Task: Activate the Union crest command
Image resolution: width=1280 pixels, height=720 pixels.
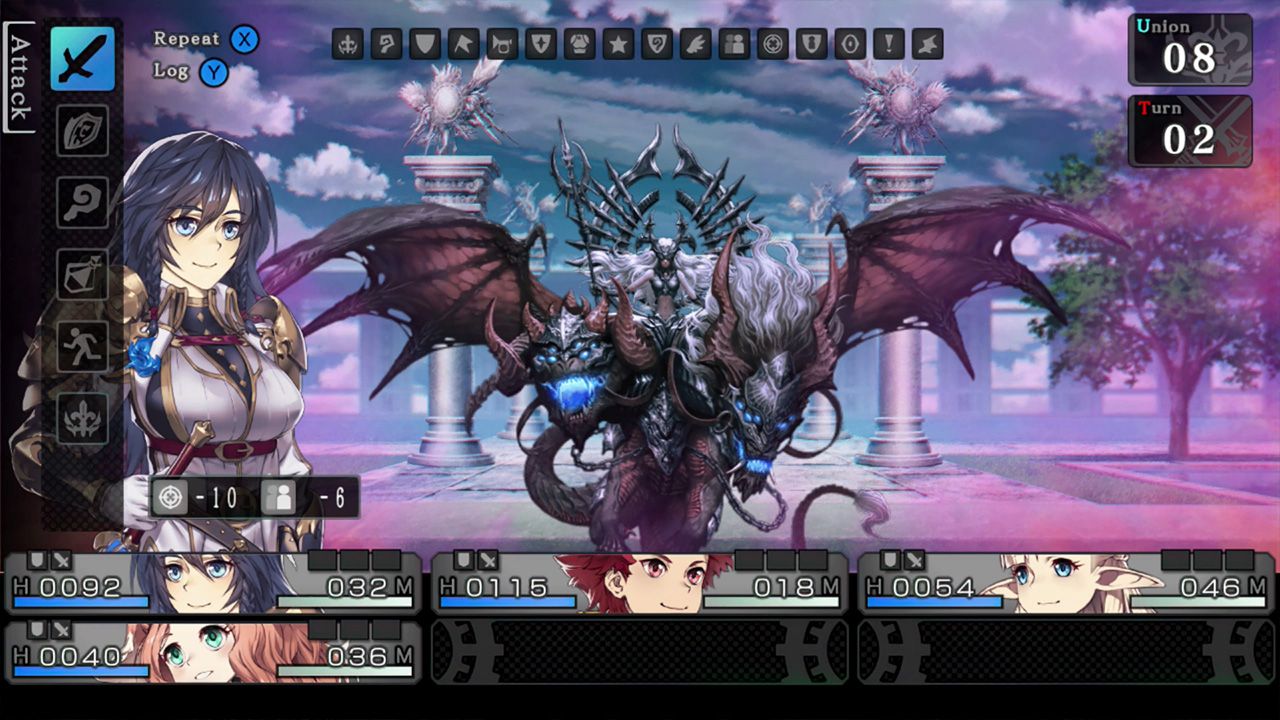Action: [83, 419]
